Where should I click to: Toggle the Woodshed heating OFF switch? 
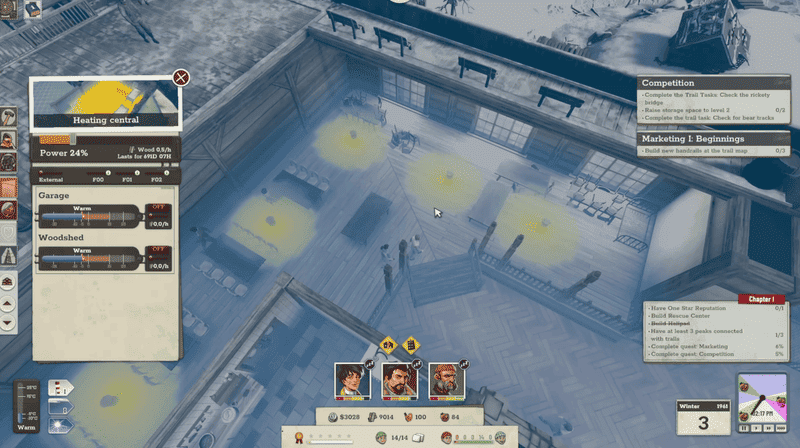point(157,249)
